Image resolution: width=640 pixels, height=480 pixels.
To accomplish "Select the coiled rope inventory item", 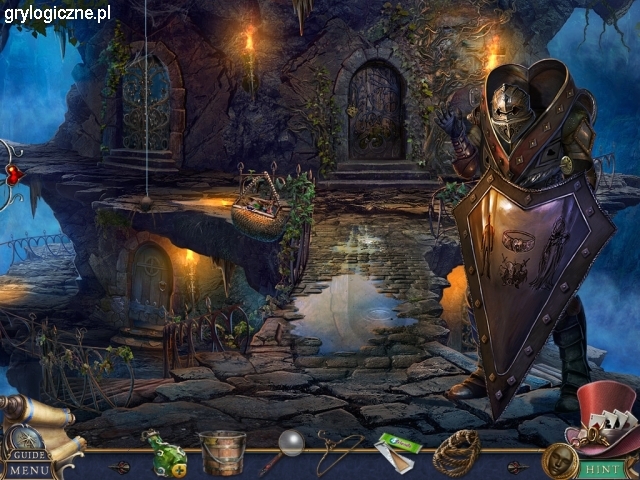I will [x=456, y=452].
